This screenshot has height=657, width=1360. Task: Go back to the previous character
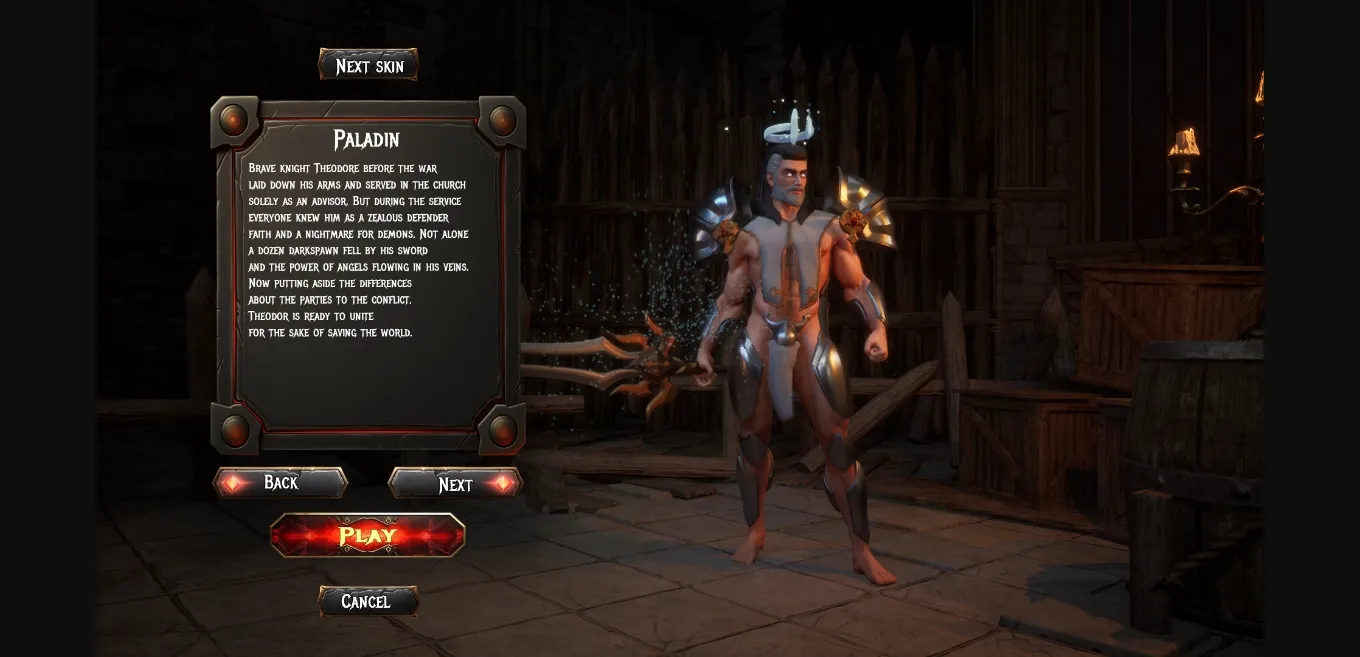tap(280, 483)
